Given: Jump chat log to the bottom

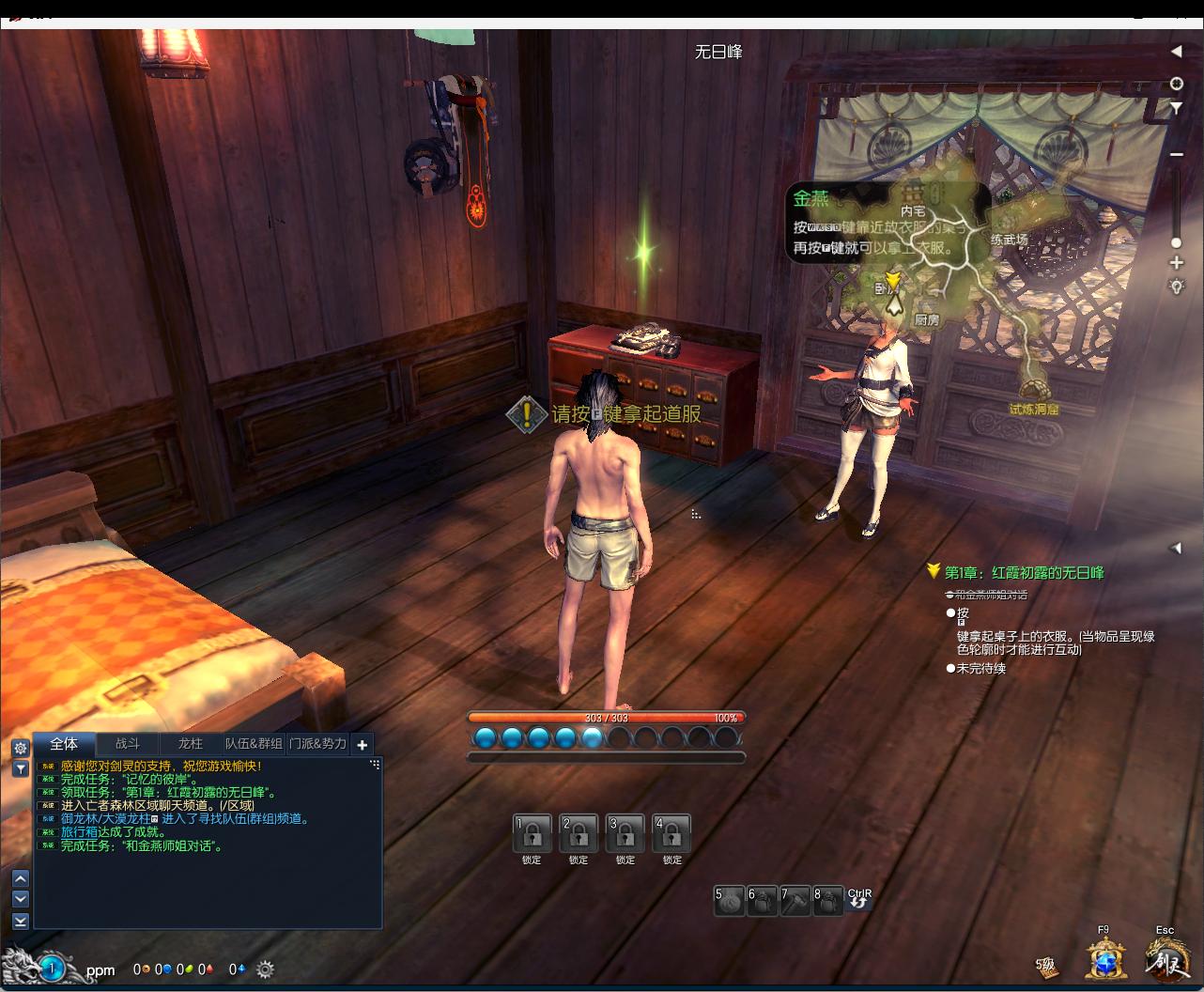Looking at the screenshot, I should [21, 921].
